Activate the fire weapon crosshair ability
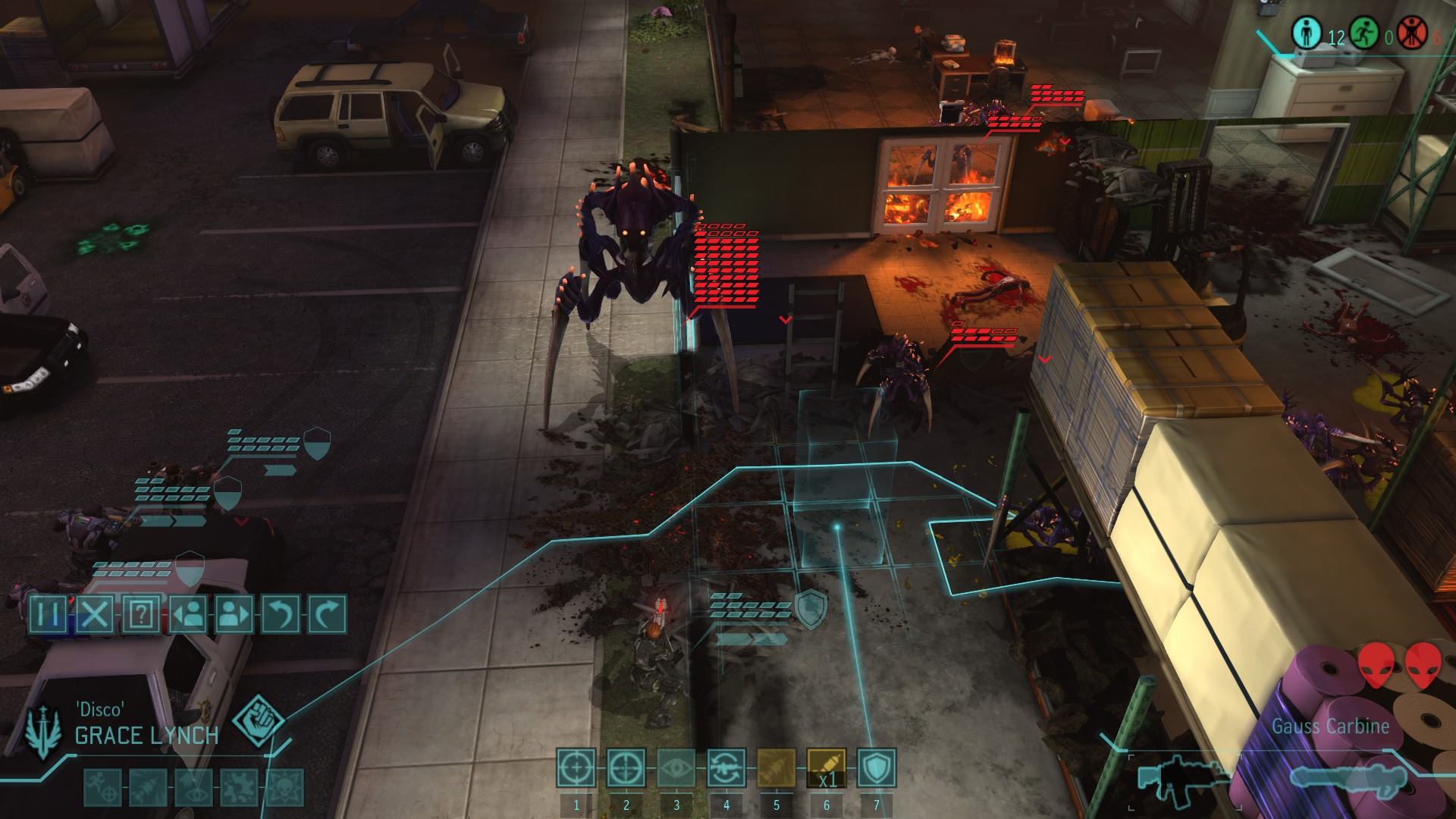Image resolution: width=1456 pixels, height=819 pixels. tap(576, 767)
